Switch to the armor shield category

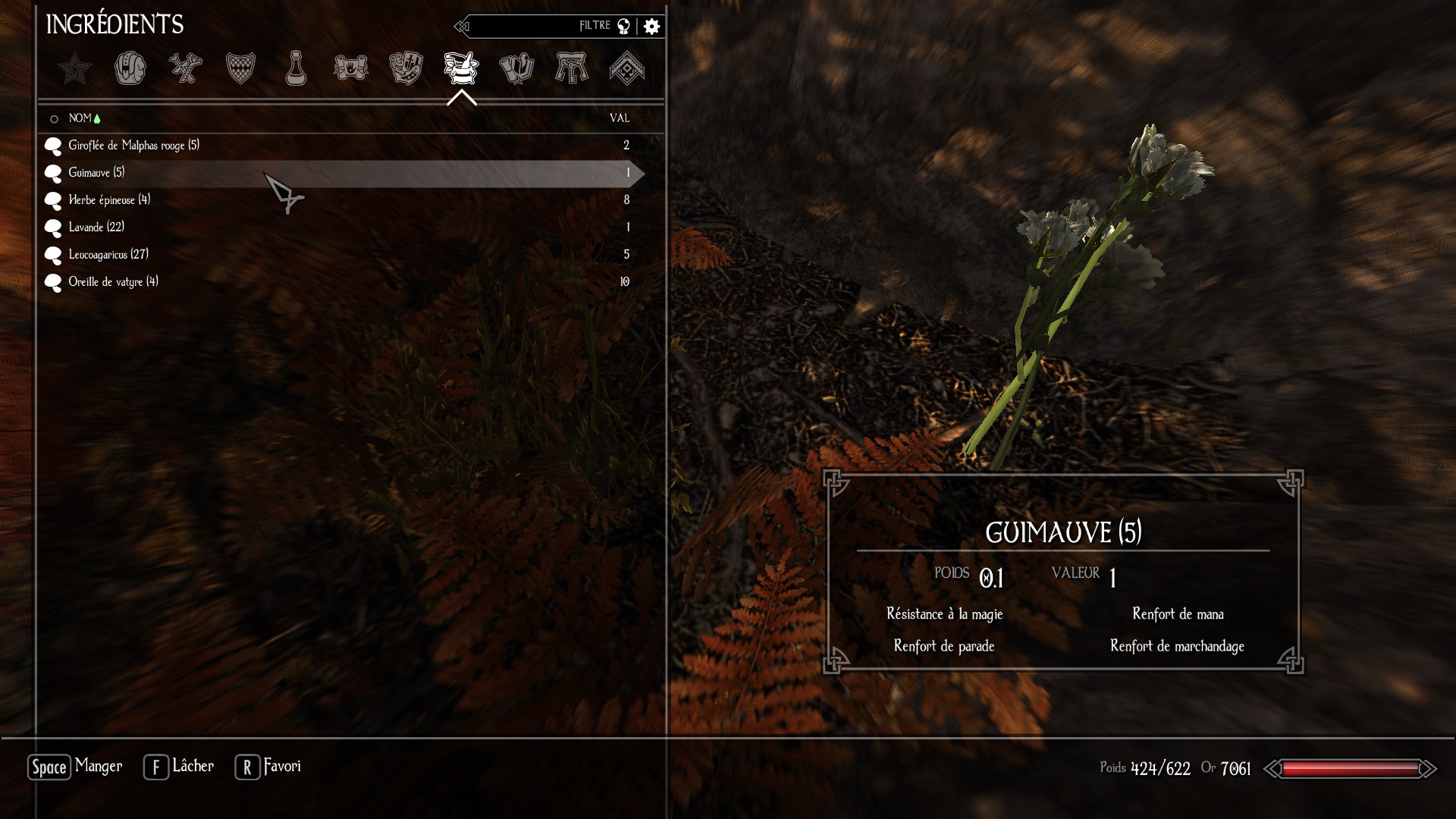click(x=240, y=68)
